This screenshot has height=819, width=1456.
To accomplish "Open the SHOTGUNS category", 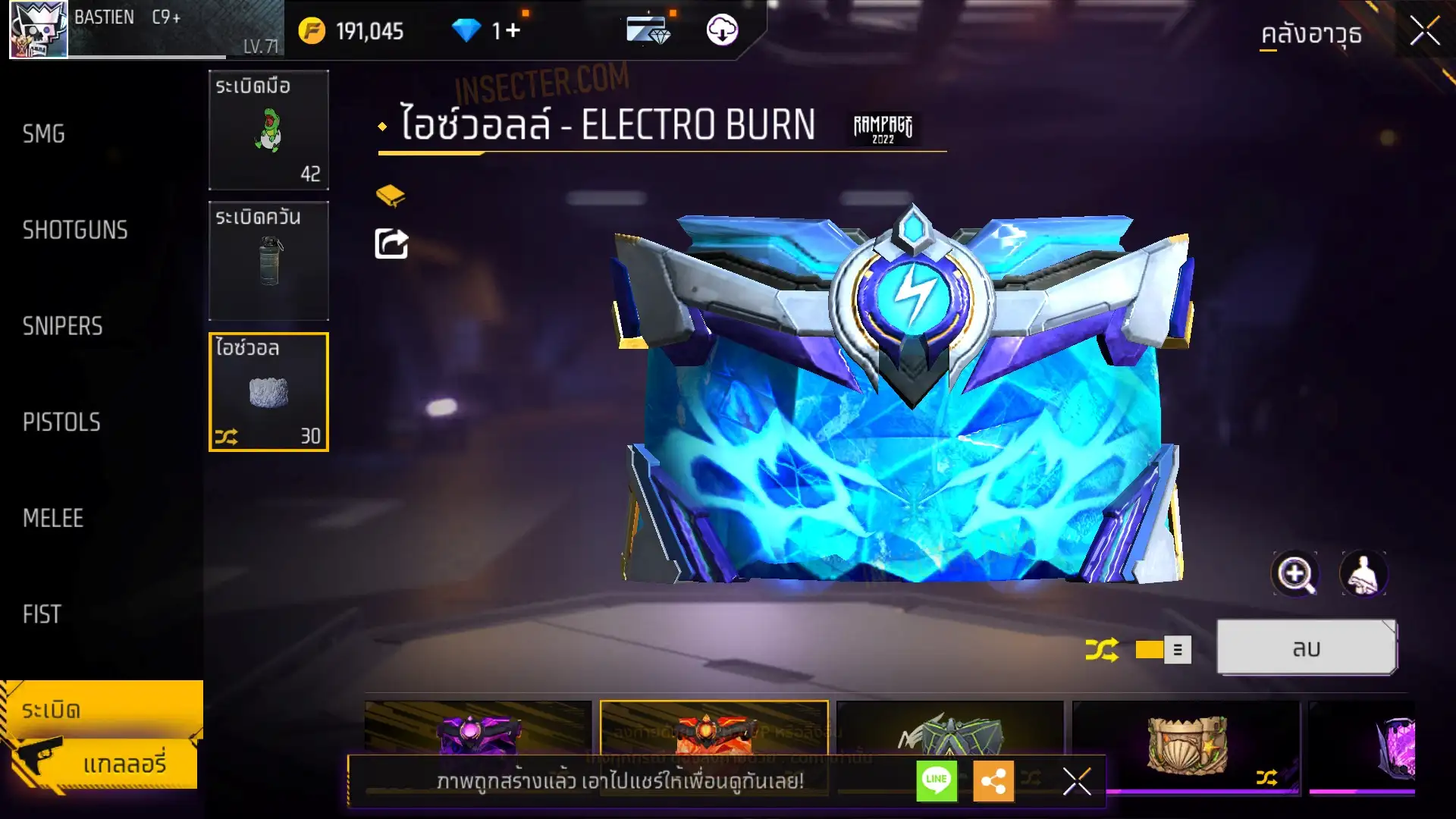I will [x=75, y=231].
